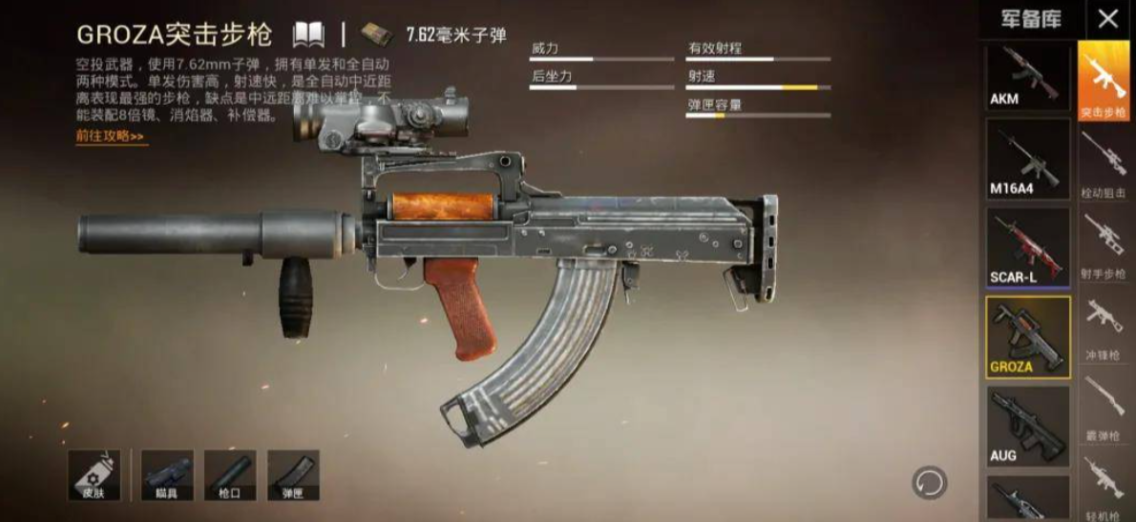1136x522 pixels.
Task: Open the 皮肤 skin option
Action: coord(95,475)
